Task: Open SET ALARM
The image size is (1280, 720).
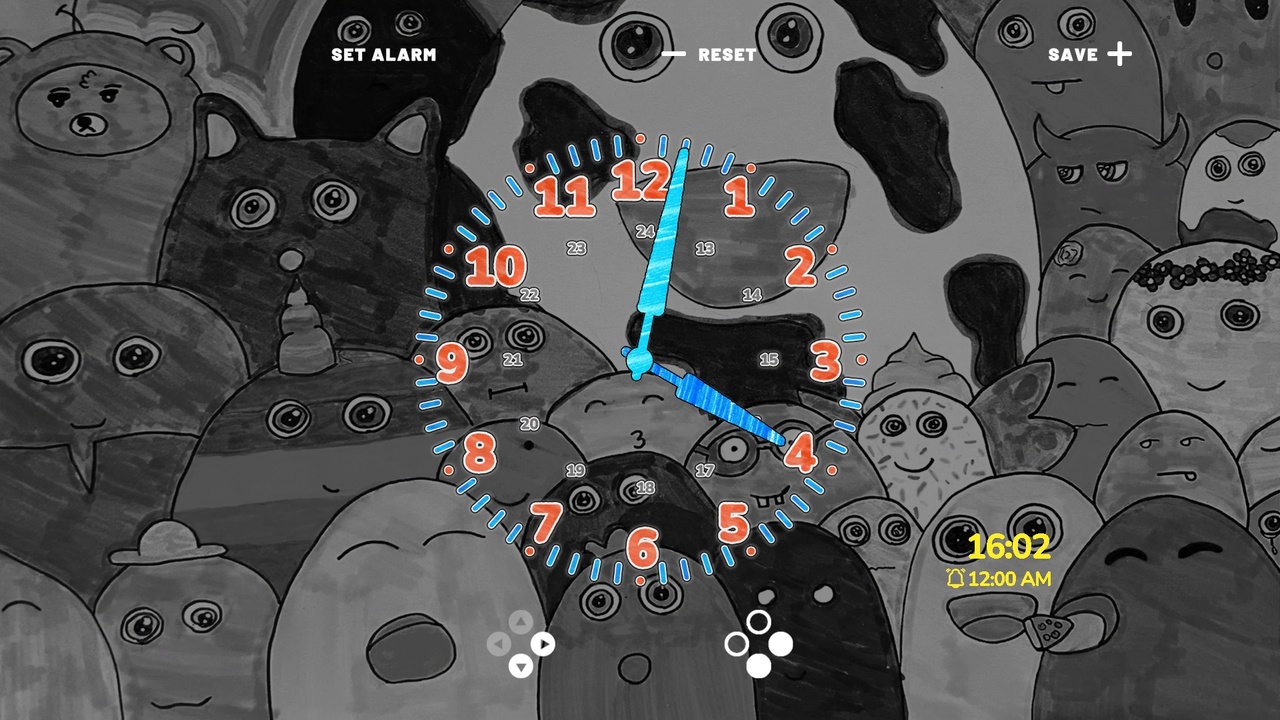Action: point(383,54)
